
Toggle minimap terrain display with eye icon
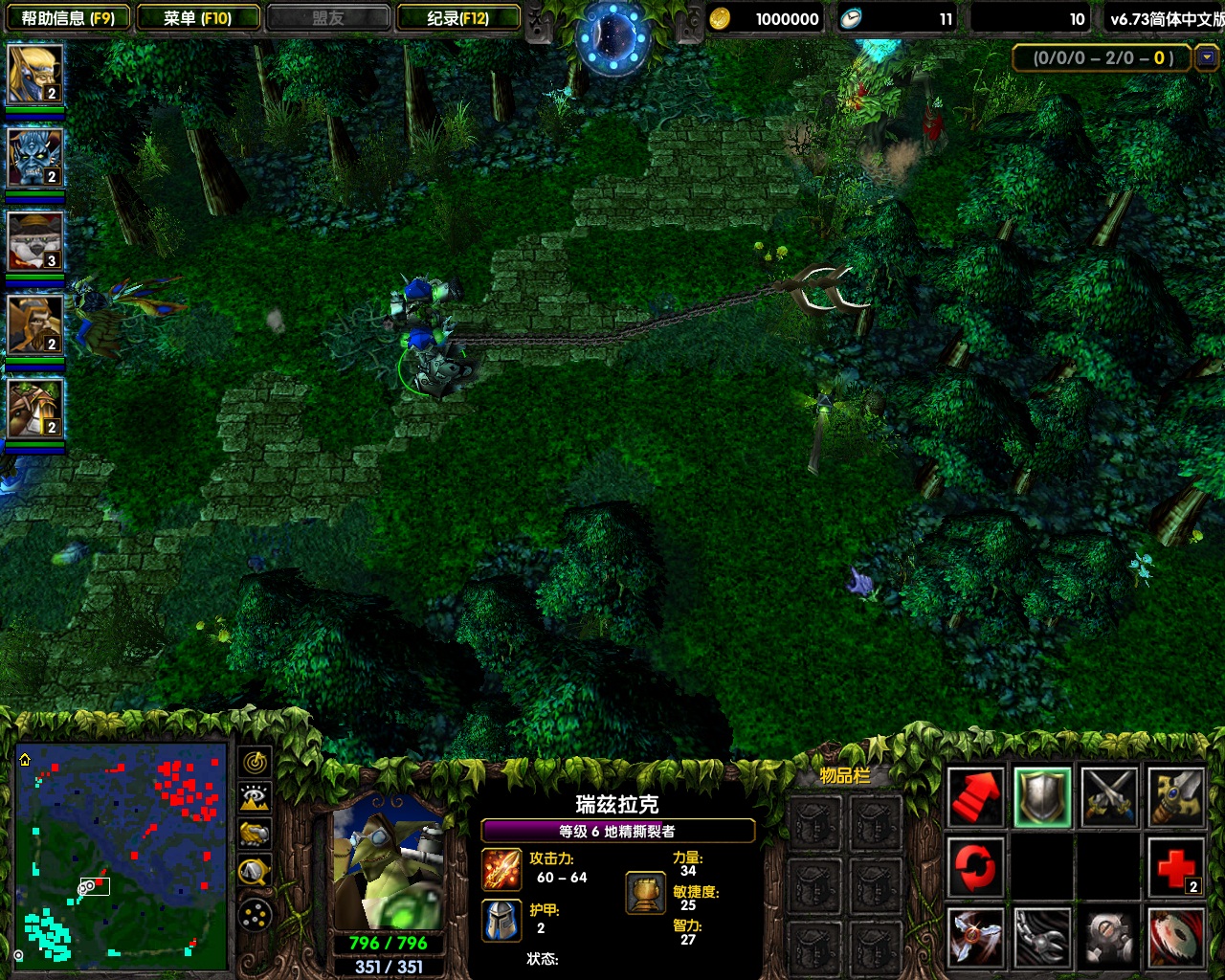[x=255, y=797]
